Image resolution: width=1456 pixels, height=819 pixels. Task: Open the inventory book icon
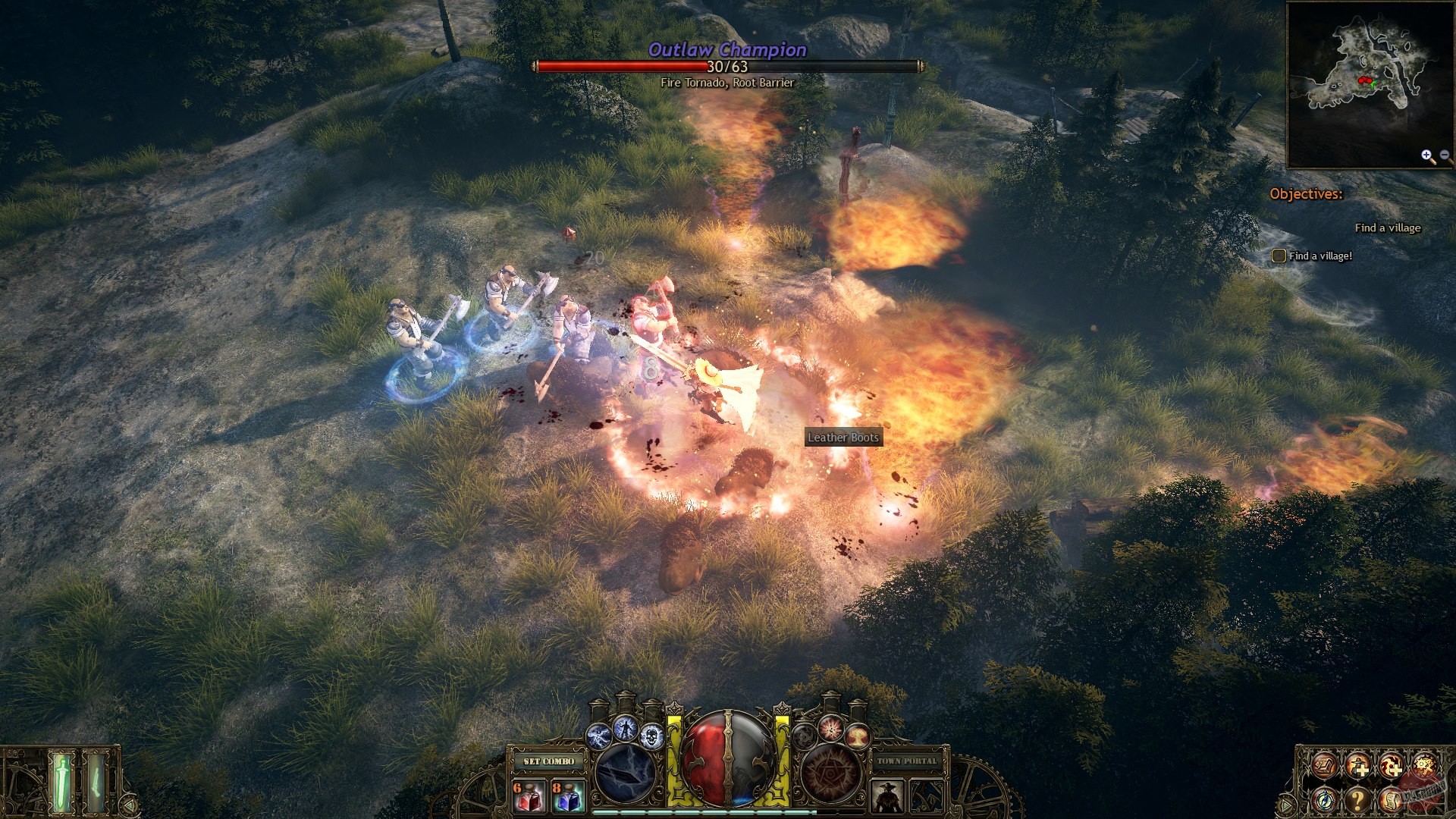[1324, 766]
